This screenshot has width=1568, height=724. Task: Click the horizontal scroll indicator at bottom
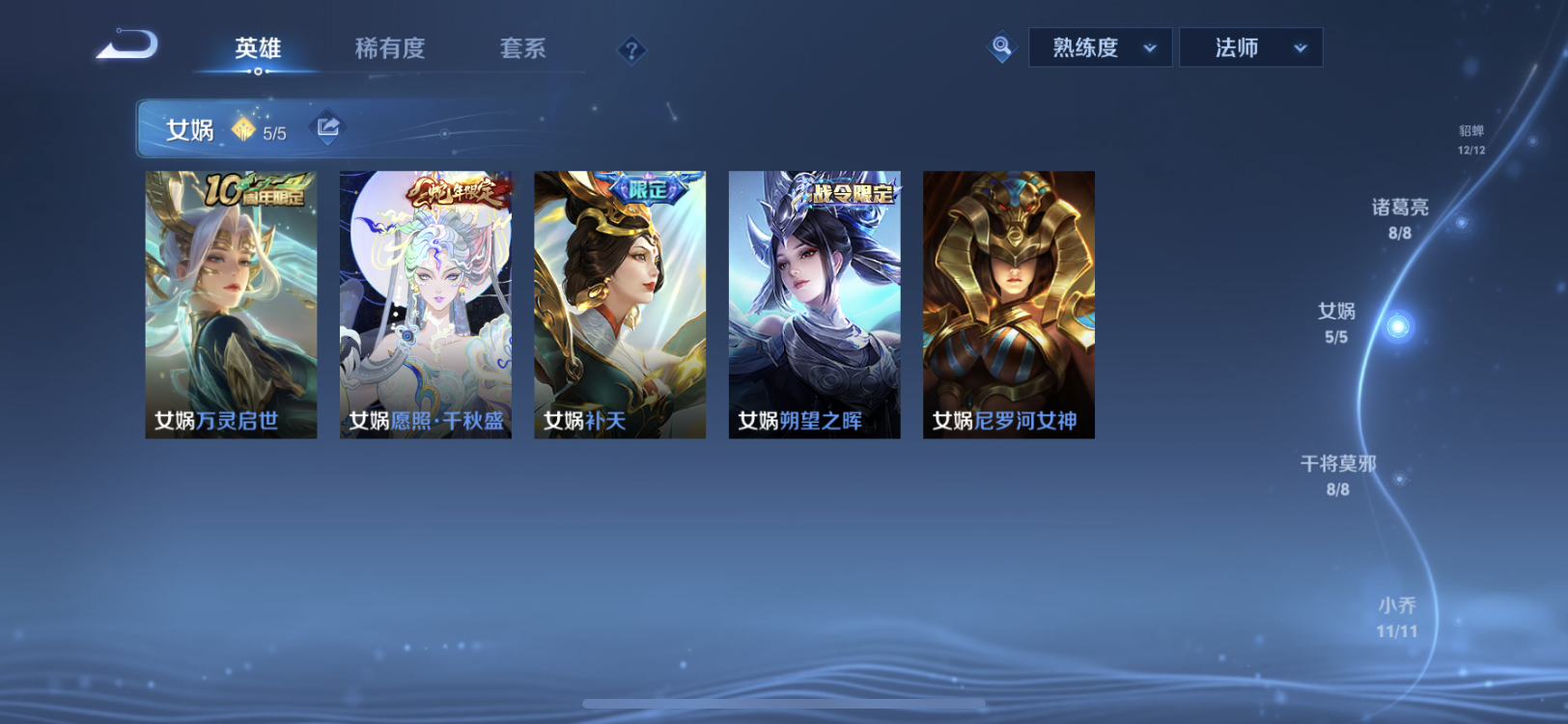(784, 704)
